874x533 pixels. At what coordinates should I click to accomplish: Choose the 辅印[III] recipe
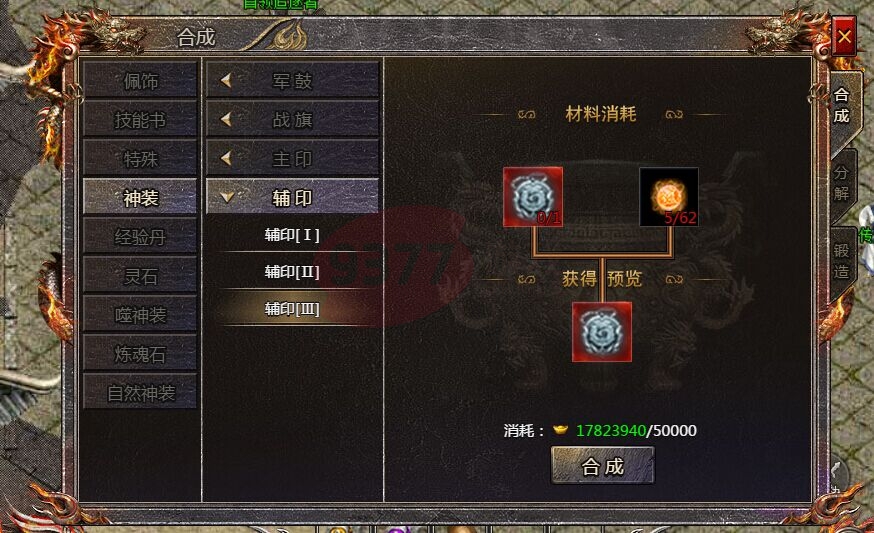point(292,309)
